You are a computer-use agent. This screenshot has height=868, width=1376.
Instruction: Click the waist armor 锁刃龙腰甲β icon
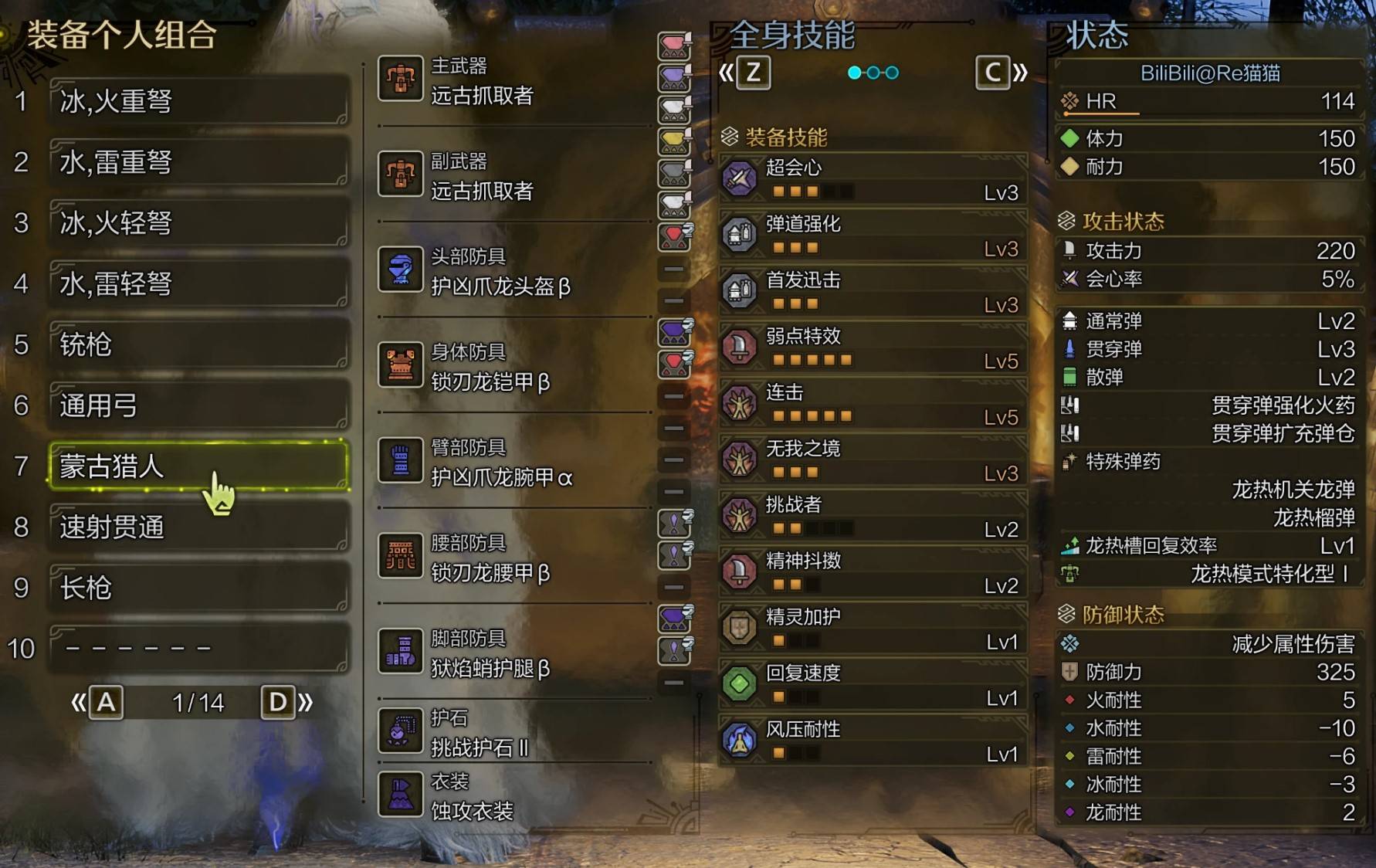(399, 555)
